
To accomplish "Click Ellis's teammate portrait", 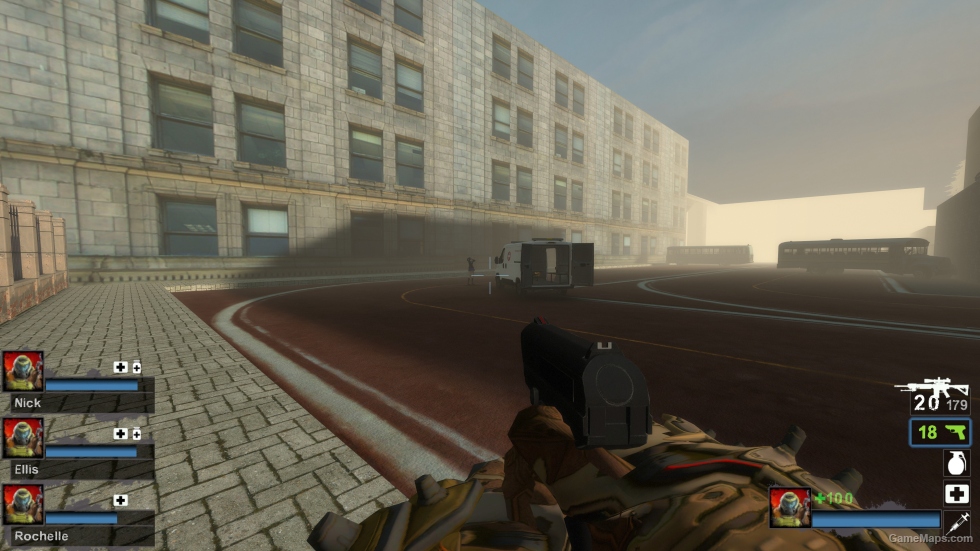I will click(23, 438).
